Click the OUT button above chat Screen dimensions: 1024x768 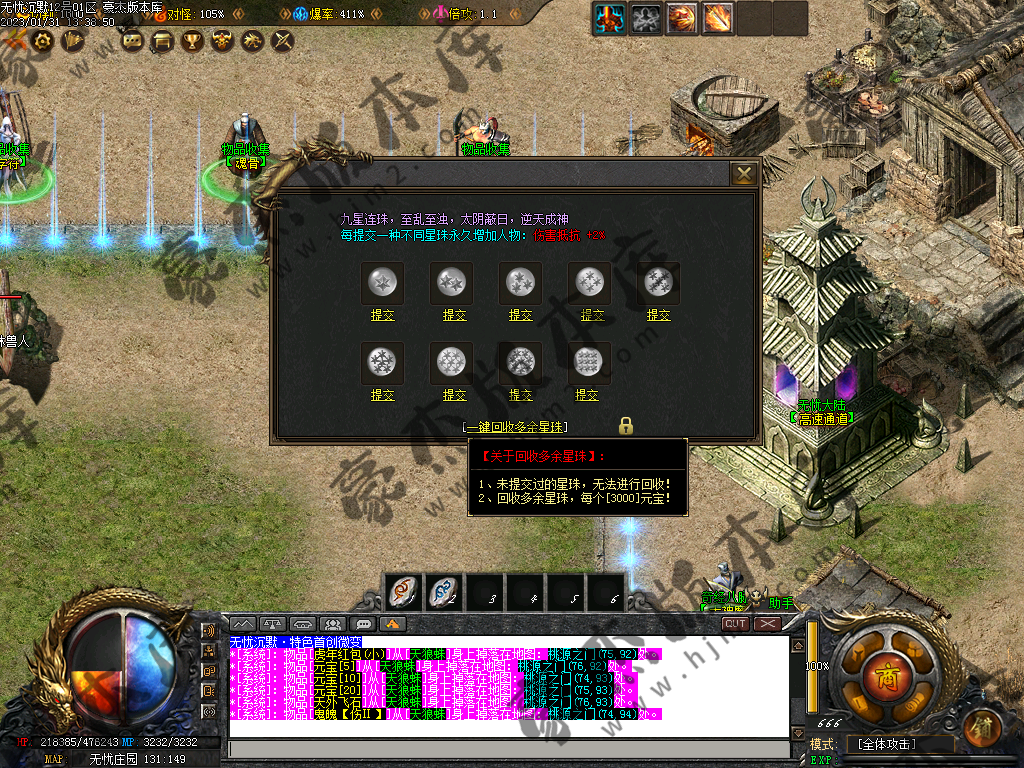coord(736,623)
